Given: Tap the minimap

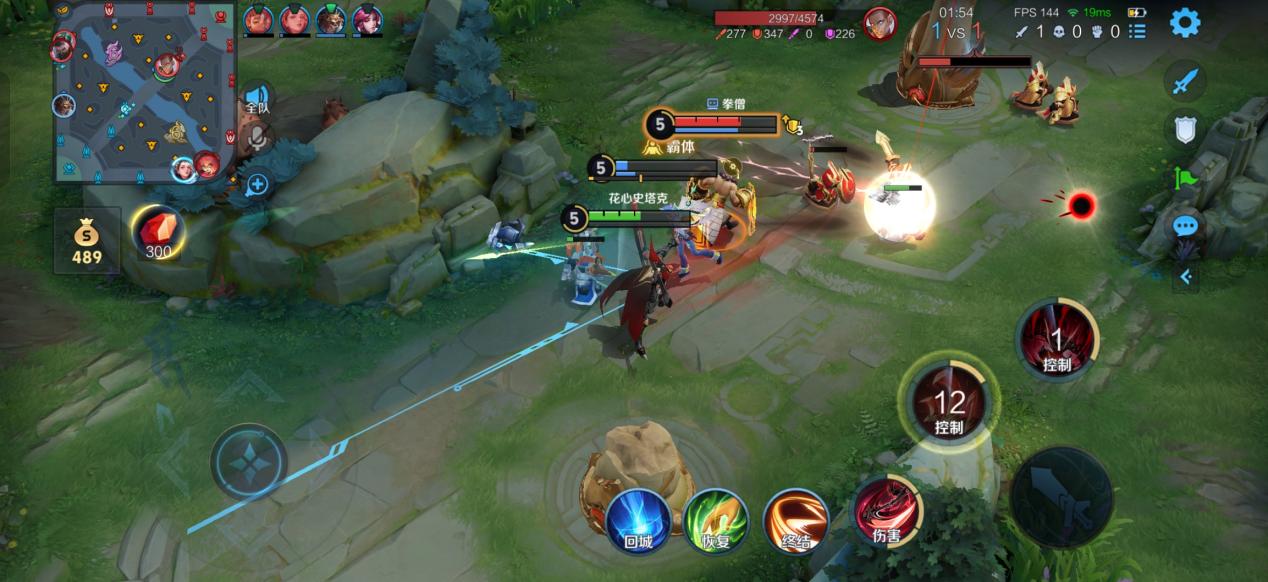Looking at the screenshot, I should 147,92.
